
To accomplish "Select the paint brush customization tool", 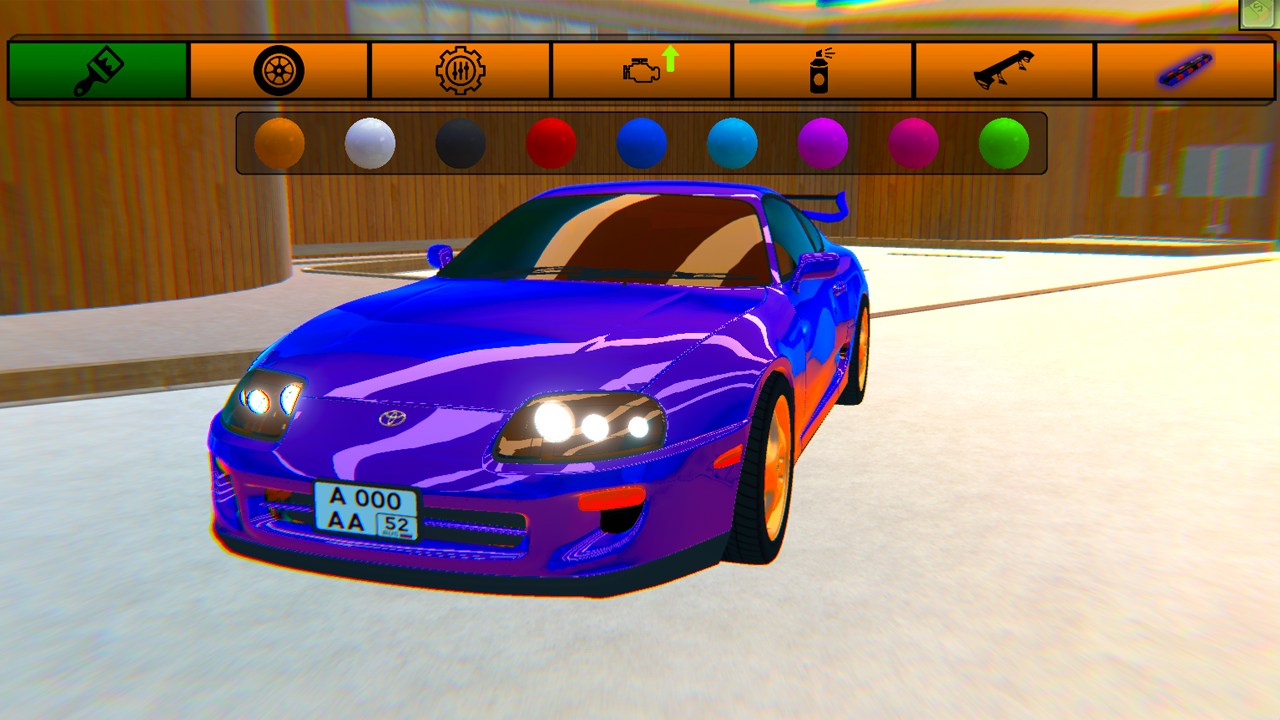I will click(97, 68).
